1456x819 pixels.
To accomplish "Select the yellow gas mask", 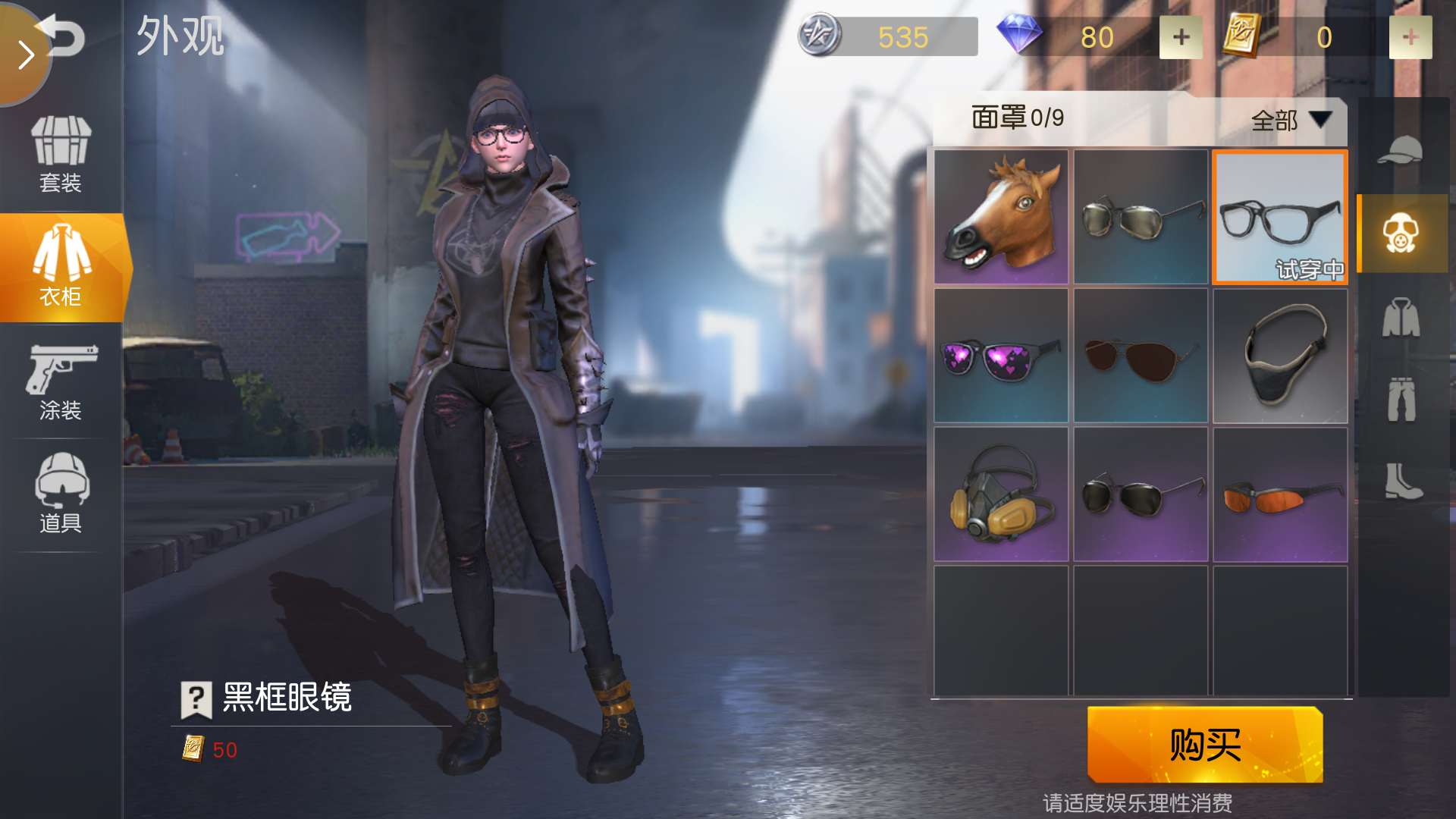I will (1001, 494).
